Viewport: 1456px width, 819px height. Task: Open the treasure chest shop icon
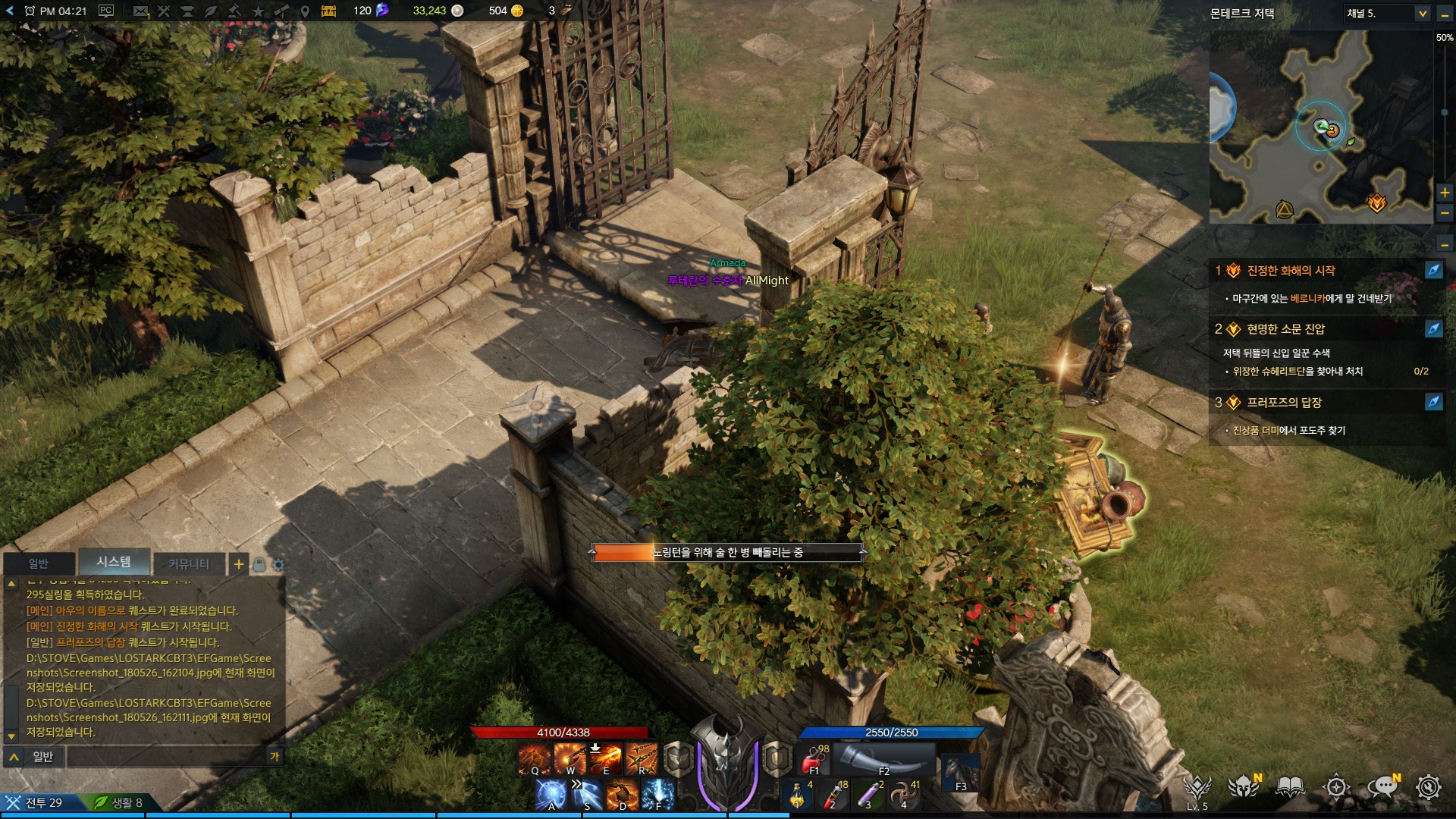point(328,11)
